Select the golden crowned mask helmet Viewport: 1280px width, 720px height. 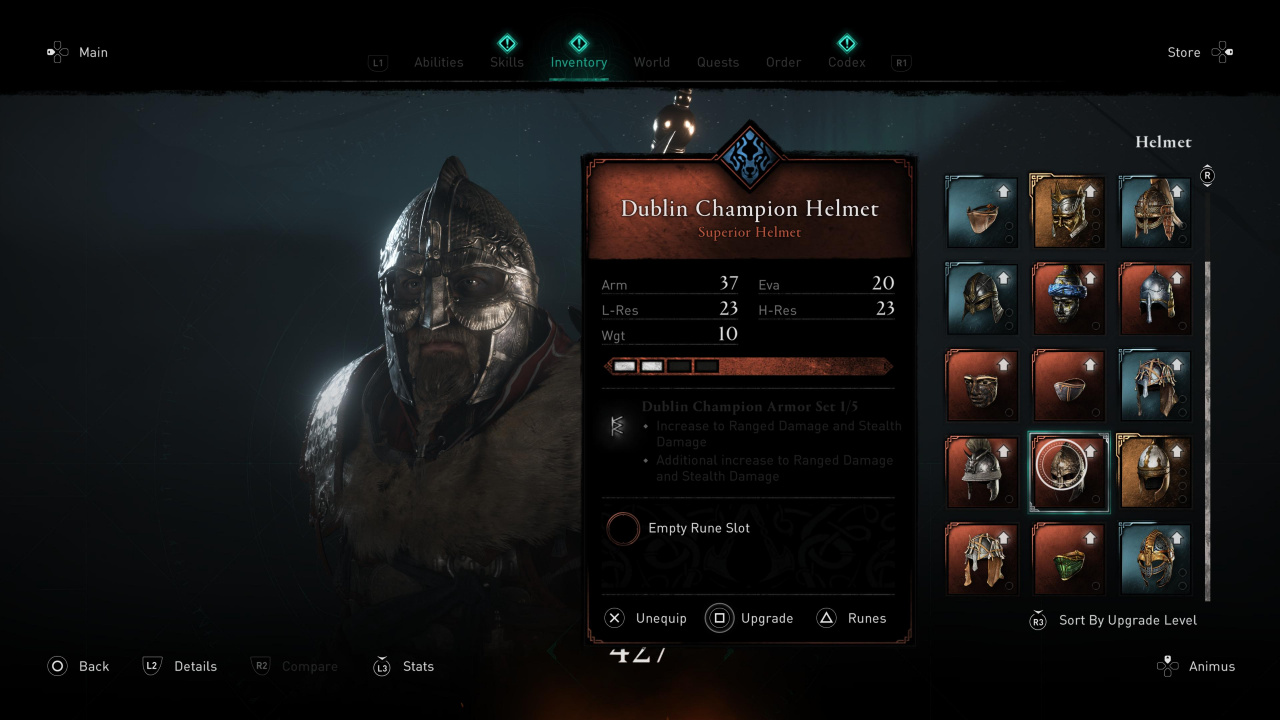(x=1068, y=212)
